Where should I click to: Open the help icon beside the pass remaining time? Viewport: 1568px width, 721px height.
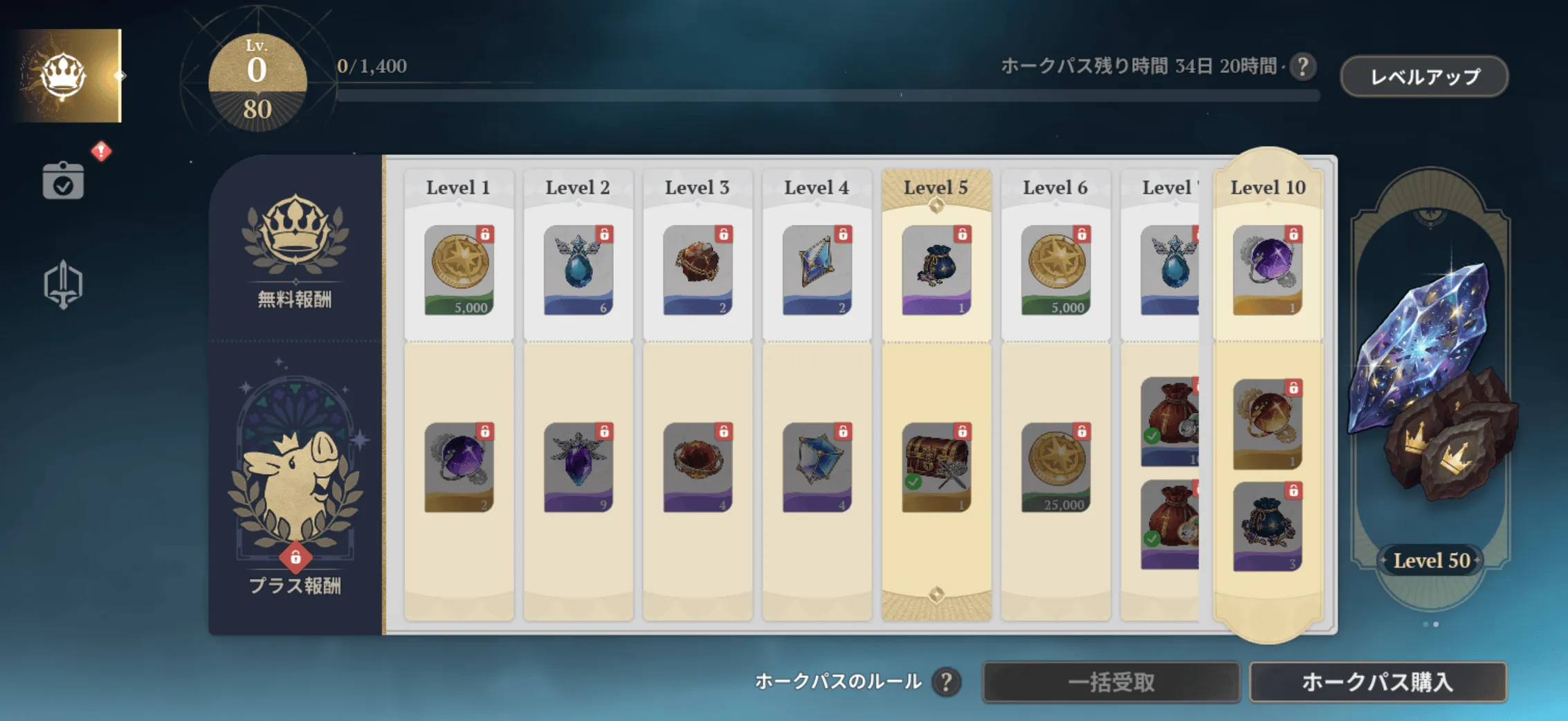click(1304, 67)
